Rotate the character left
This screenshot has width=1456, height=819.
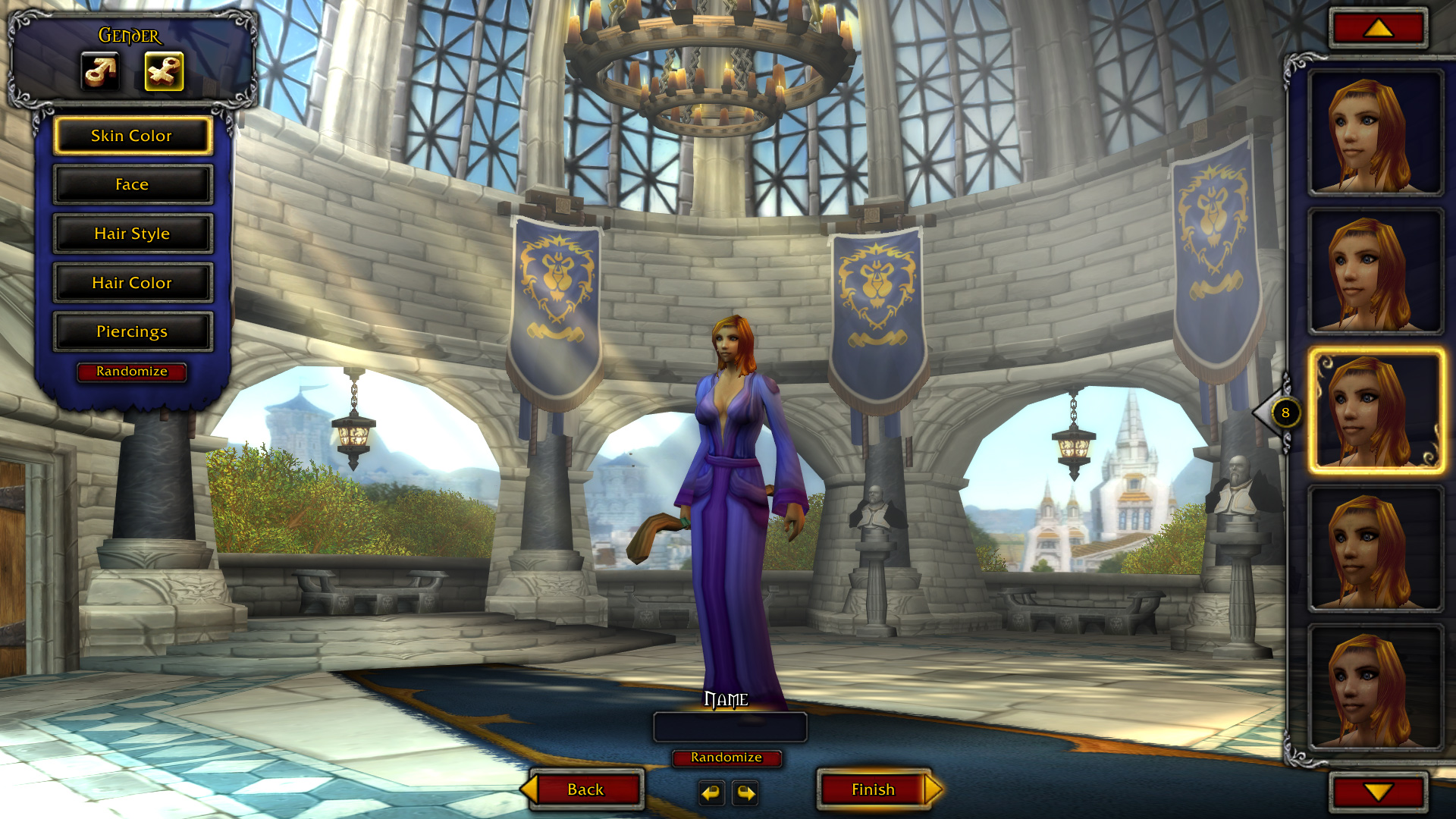tap(711, 793)
